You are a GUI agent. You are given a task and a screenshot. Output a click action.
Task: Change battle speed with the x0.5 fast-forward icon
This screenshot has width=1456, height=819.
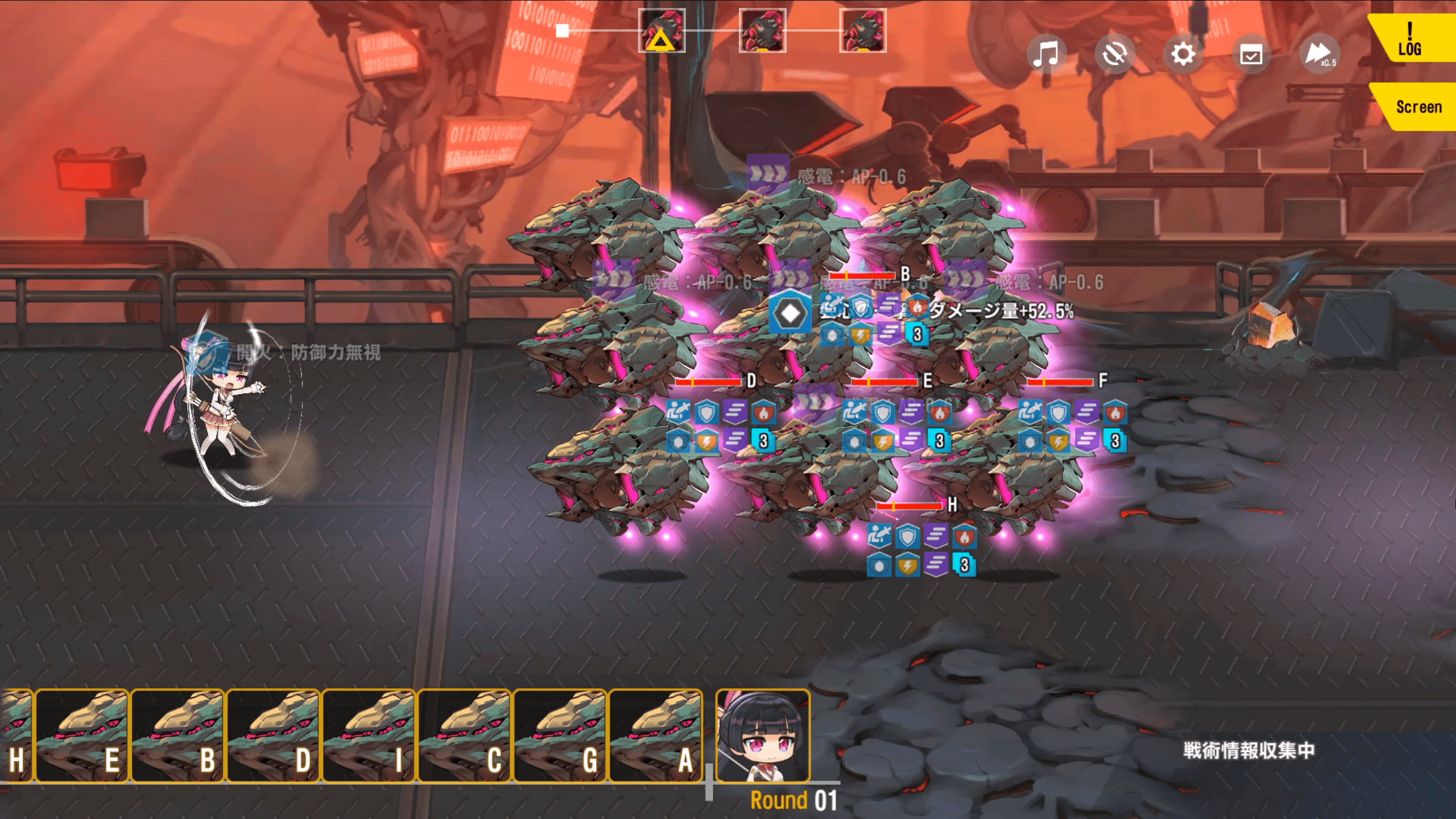click(1319, 55)
